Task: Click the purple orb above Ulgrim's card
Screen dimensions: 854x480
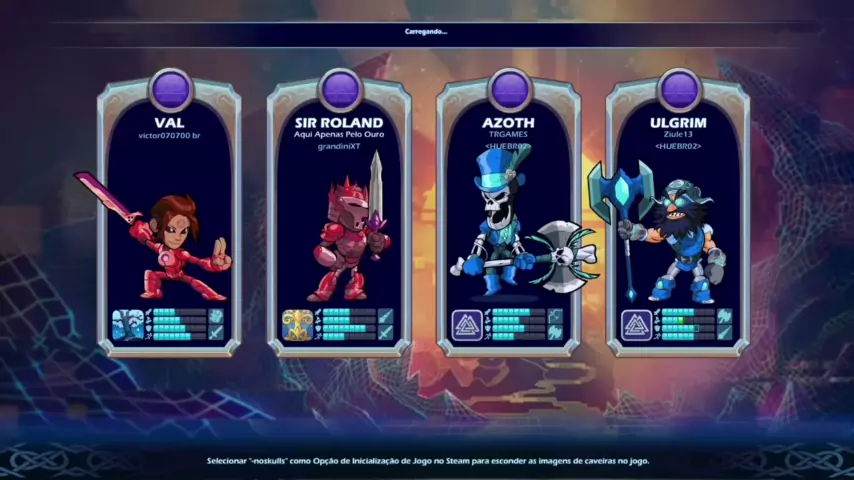Action: (679, 89)
